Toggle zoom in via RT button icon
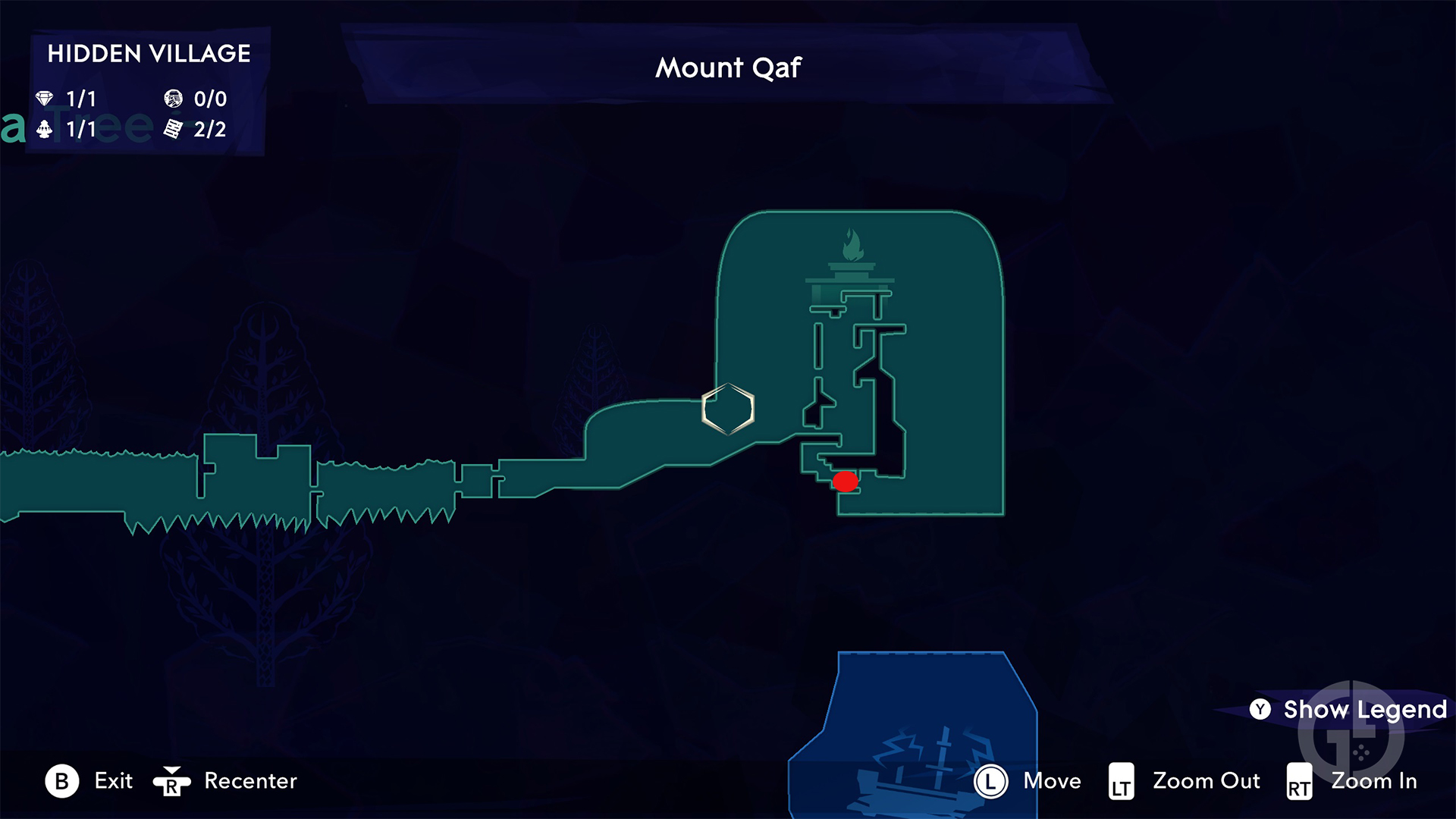 (1299, 781)
